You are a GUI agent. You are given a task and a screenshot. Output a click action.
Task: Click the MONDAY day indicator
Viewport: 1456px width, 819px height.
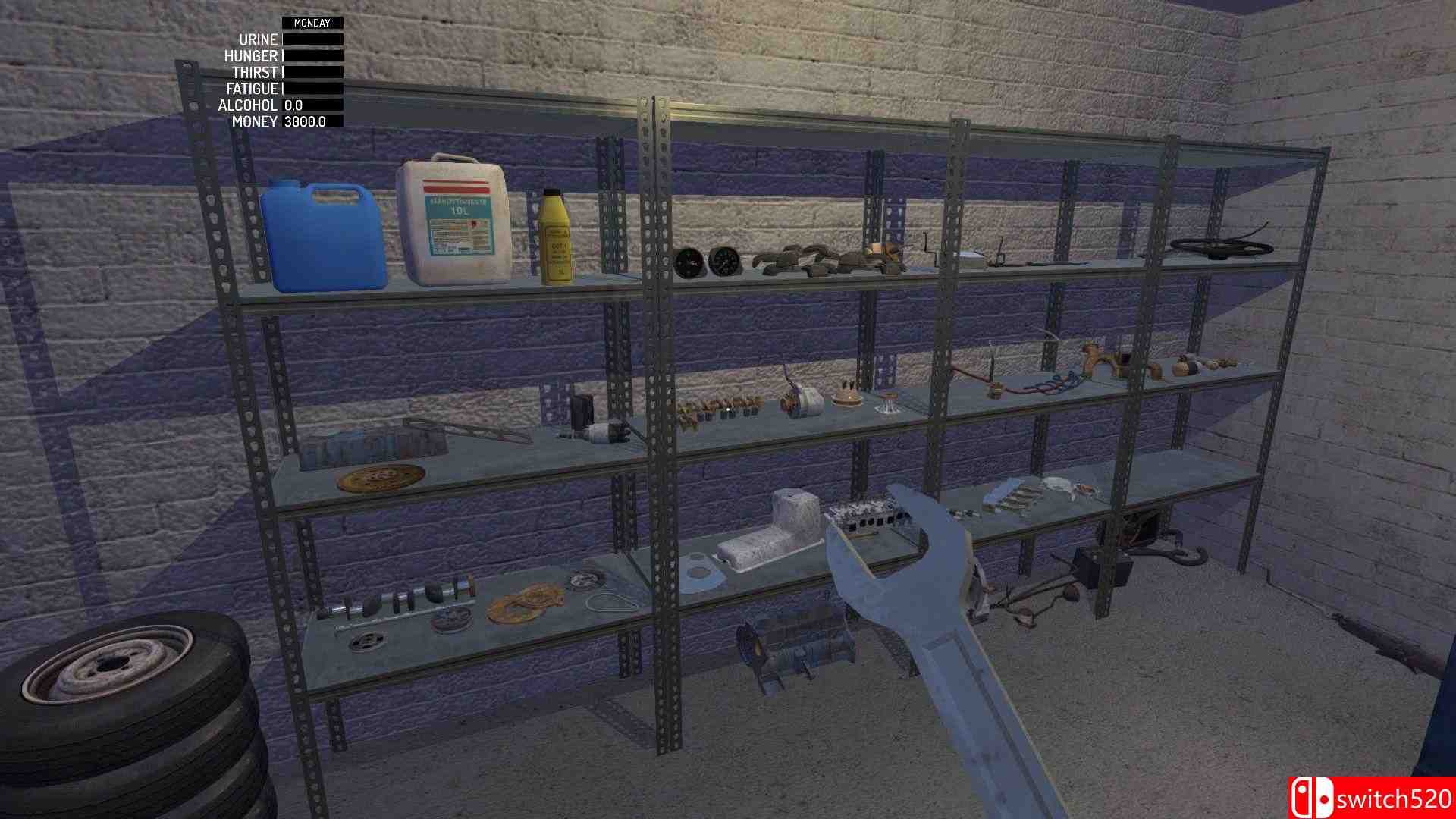pyautogui.click(x=312, y=24)
